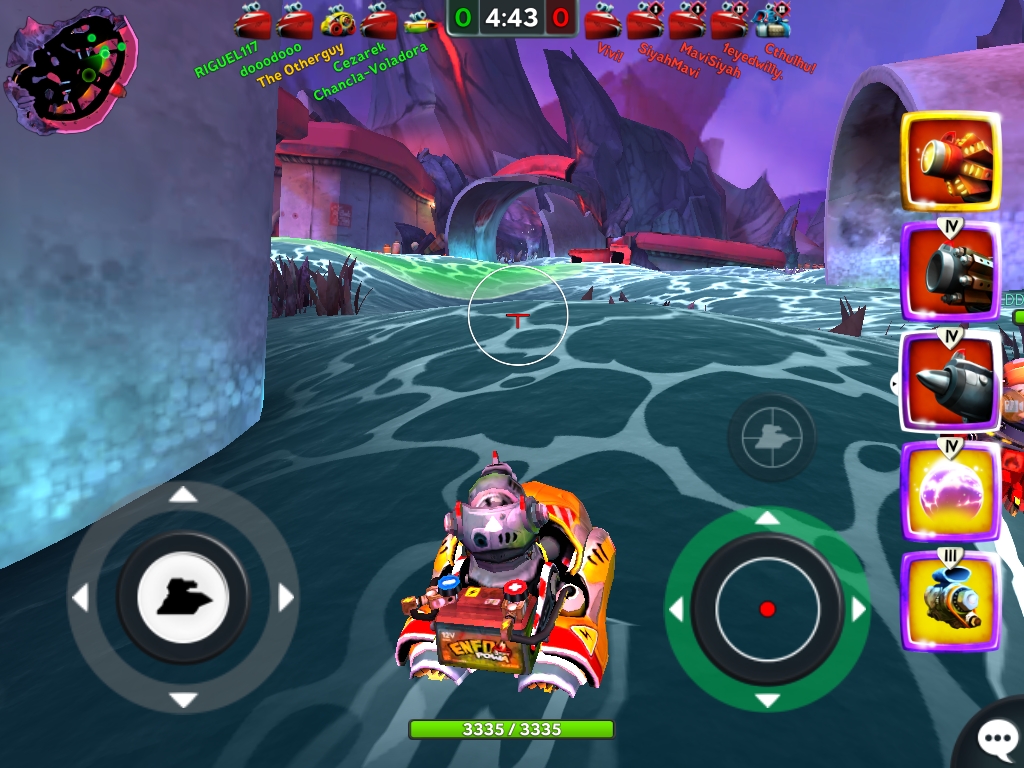Tap the boat movement joystick center
The image size is (1024, 768).
pos(183,597)
